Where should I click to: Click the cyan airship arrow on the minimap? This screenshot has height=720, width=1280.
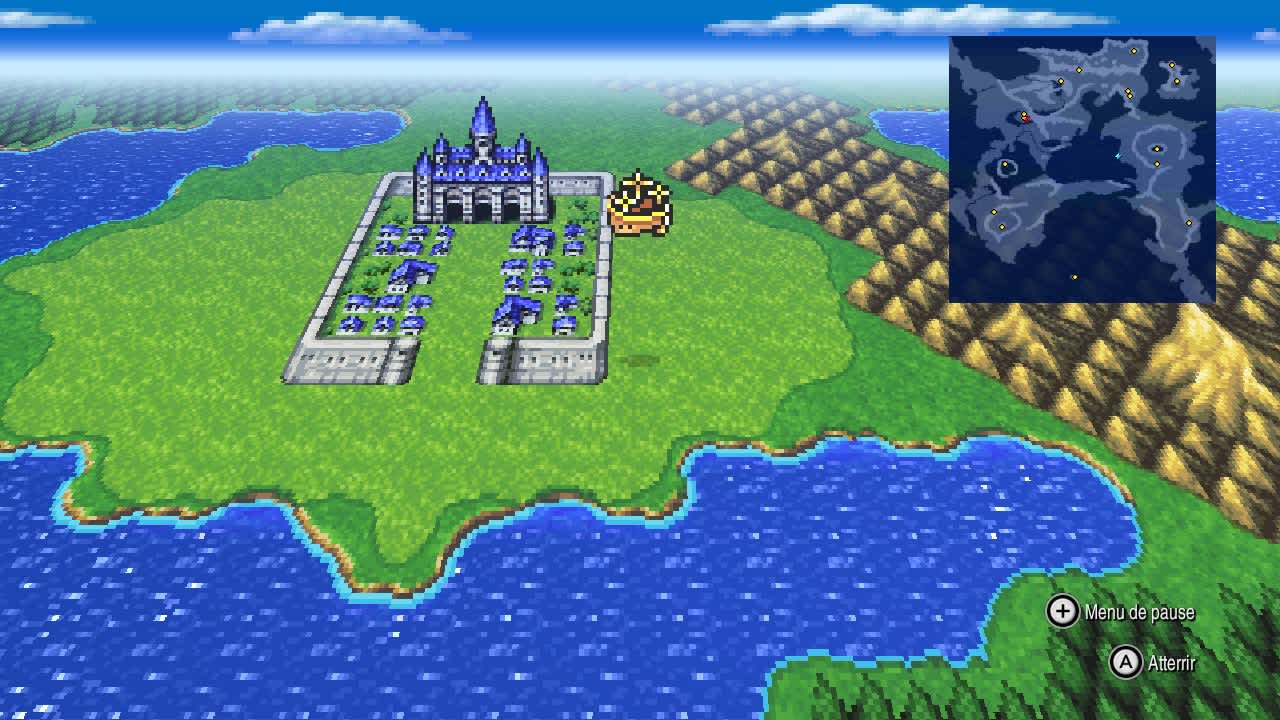[1116, 156]
